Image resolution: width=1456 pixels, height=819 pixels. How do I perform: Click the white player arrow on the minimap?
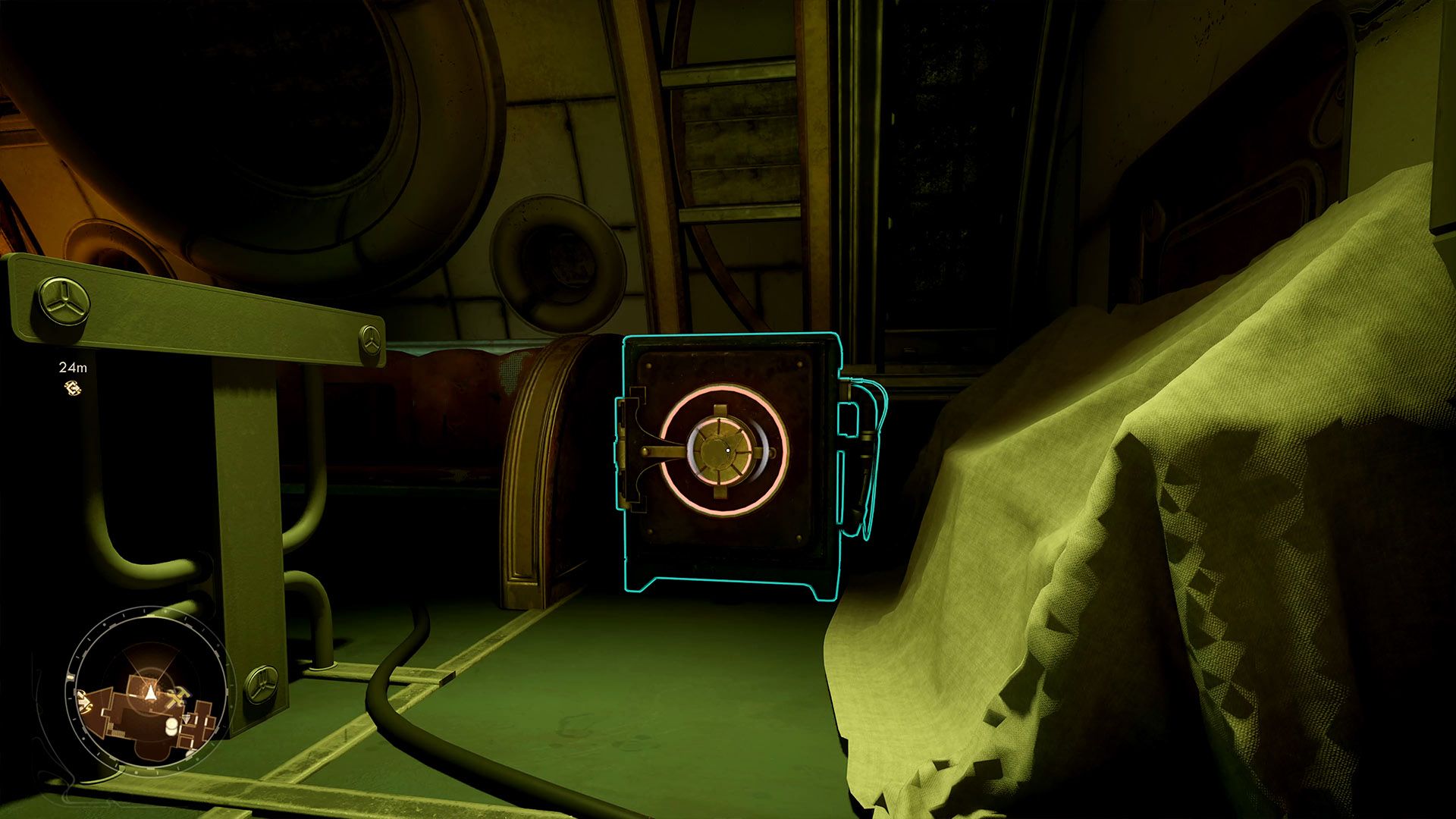[x=150, y=692]
